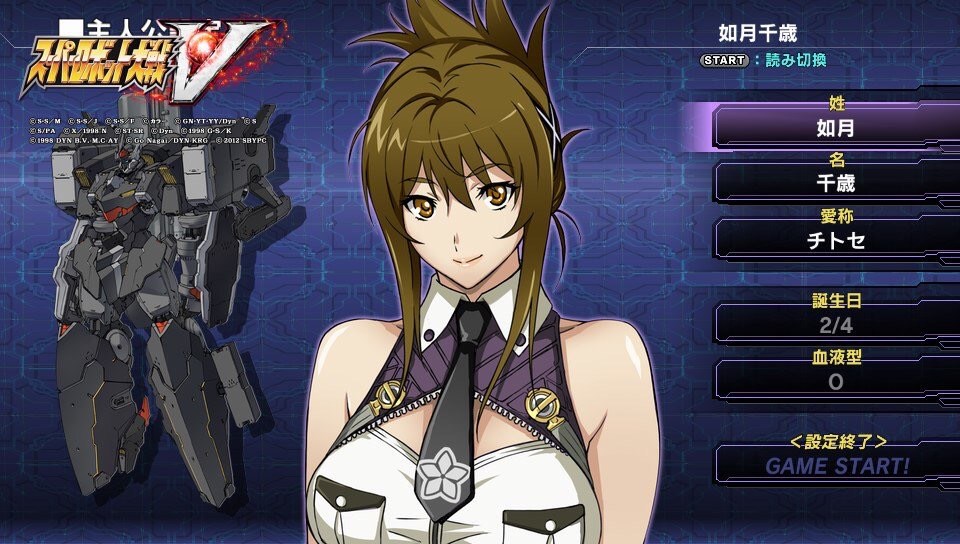Change the 愛称 nickname field チトセ
The width and height of the screenshot is (960, 544).
pos(836,240)
